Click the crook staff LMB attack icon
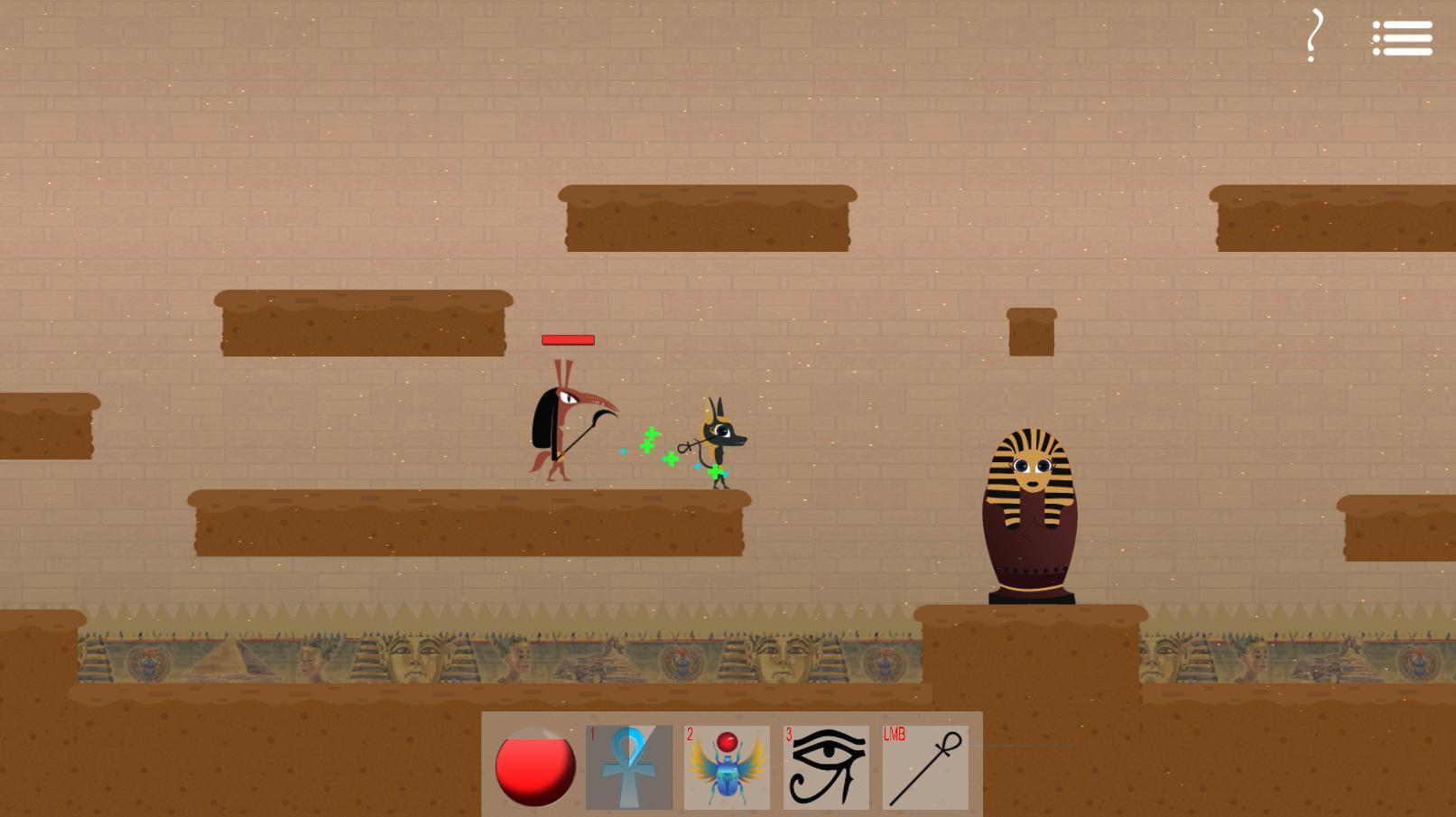This screenshot has width=1456, height=817. 923,764
